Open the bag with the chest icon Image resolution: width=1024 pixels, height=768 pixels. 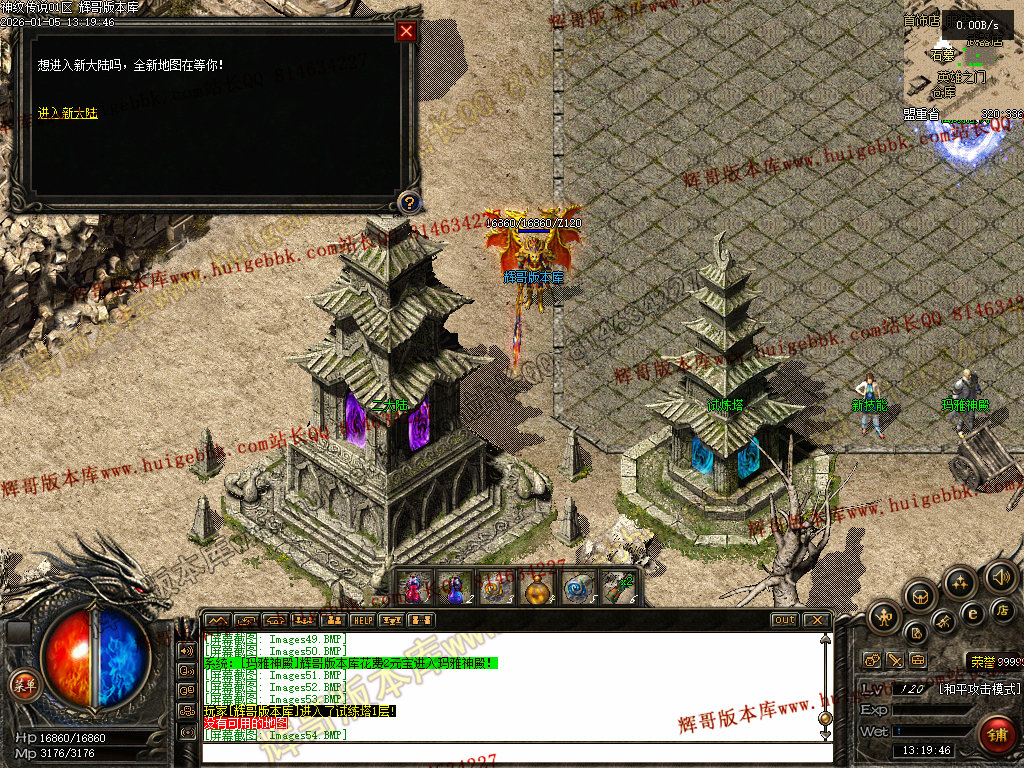tap(920, 597)
